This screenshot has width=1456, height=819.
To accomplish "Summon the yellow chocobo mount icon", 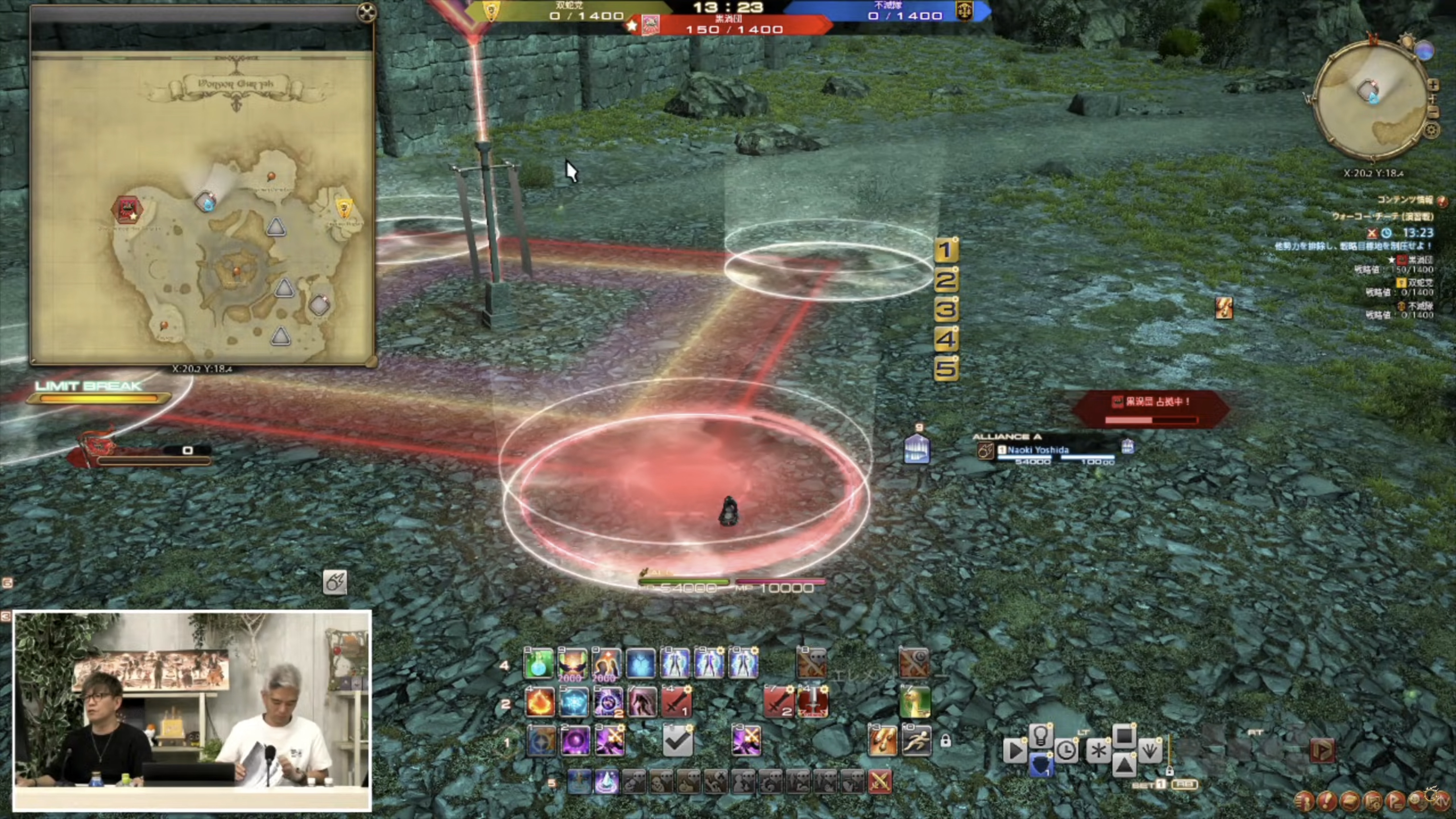I will pos(915,703).
